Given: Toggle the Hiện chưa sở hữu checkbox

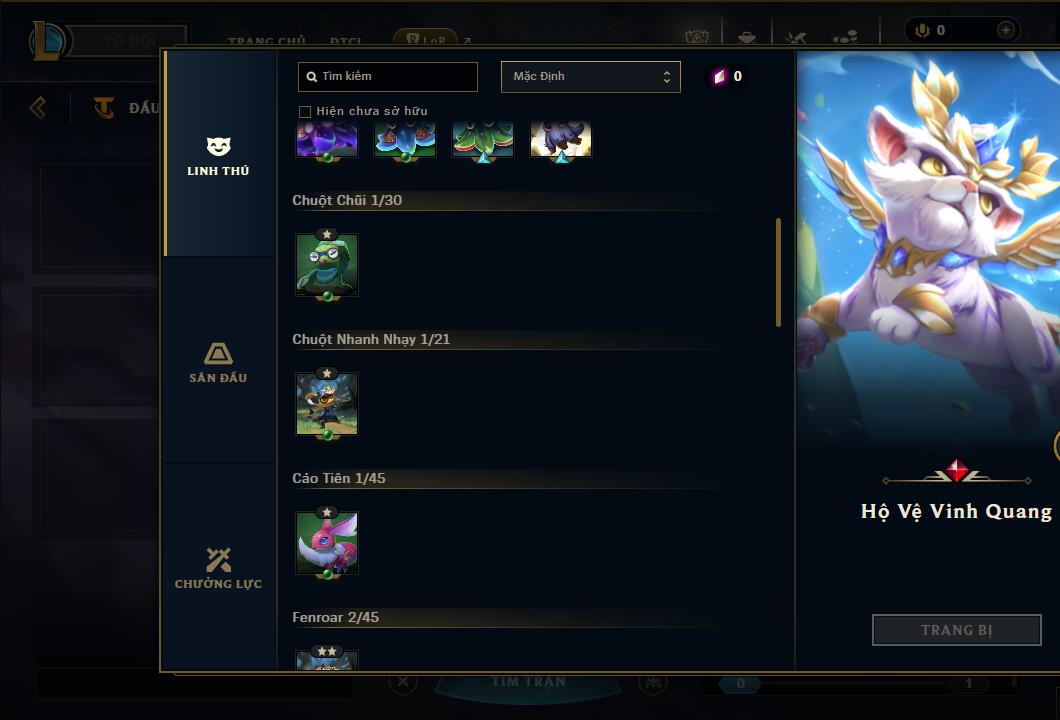Looking at the screenshot, I should tap(305, 112).
